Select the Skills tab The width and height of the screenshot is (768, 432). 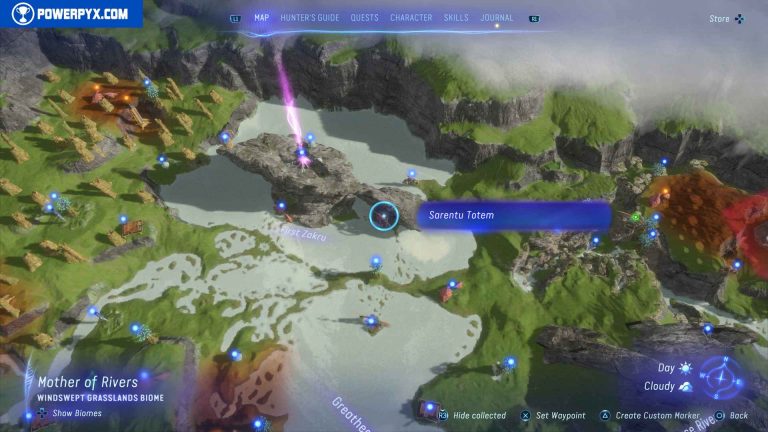click(x=456, y=18)
